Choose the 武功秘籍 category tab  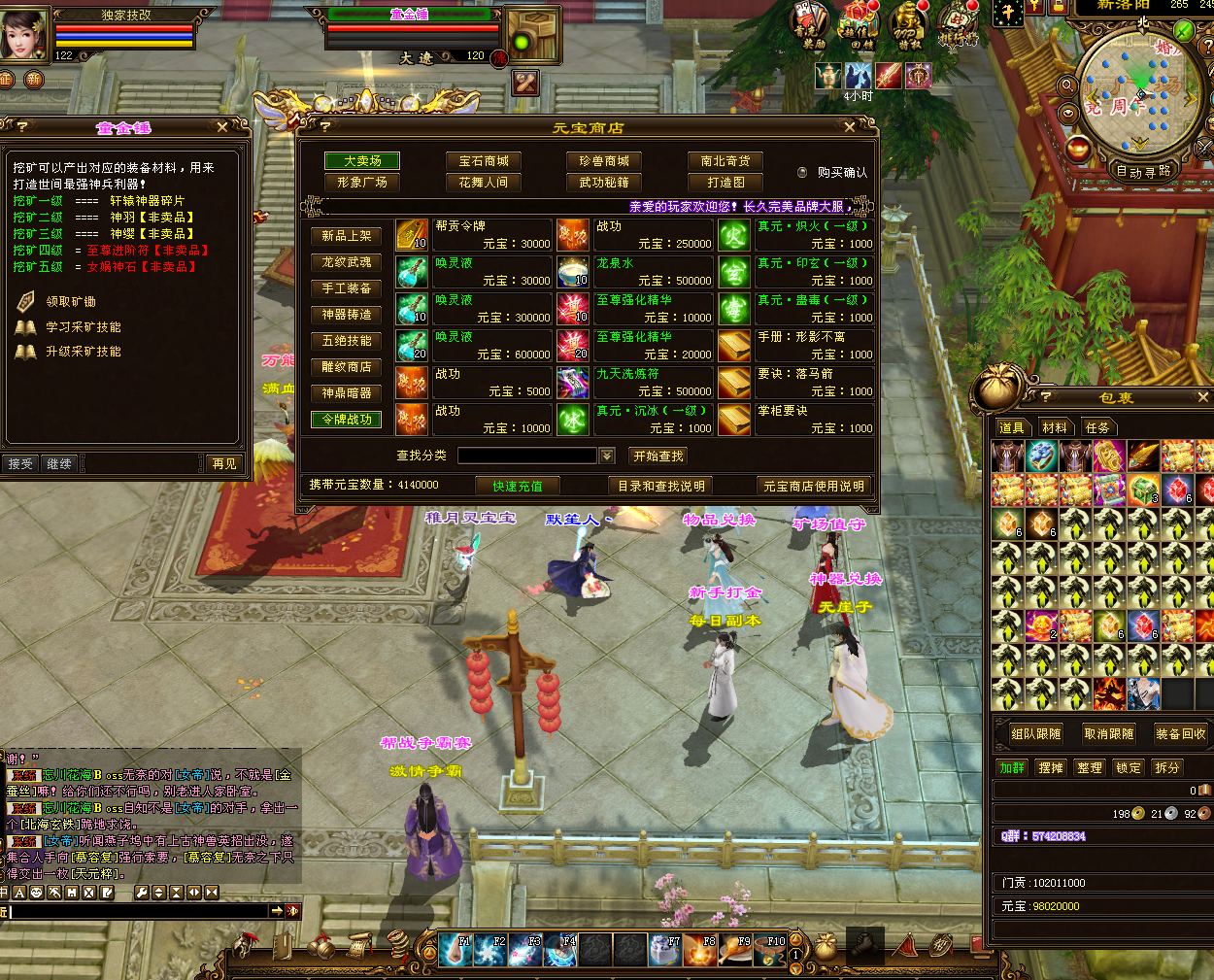point(604,183)
